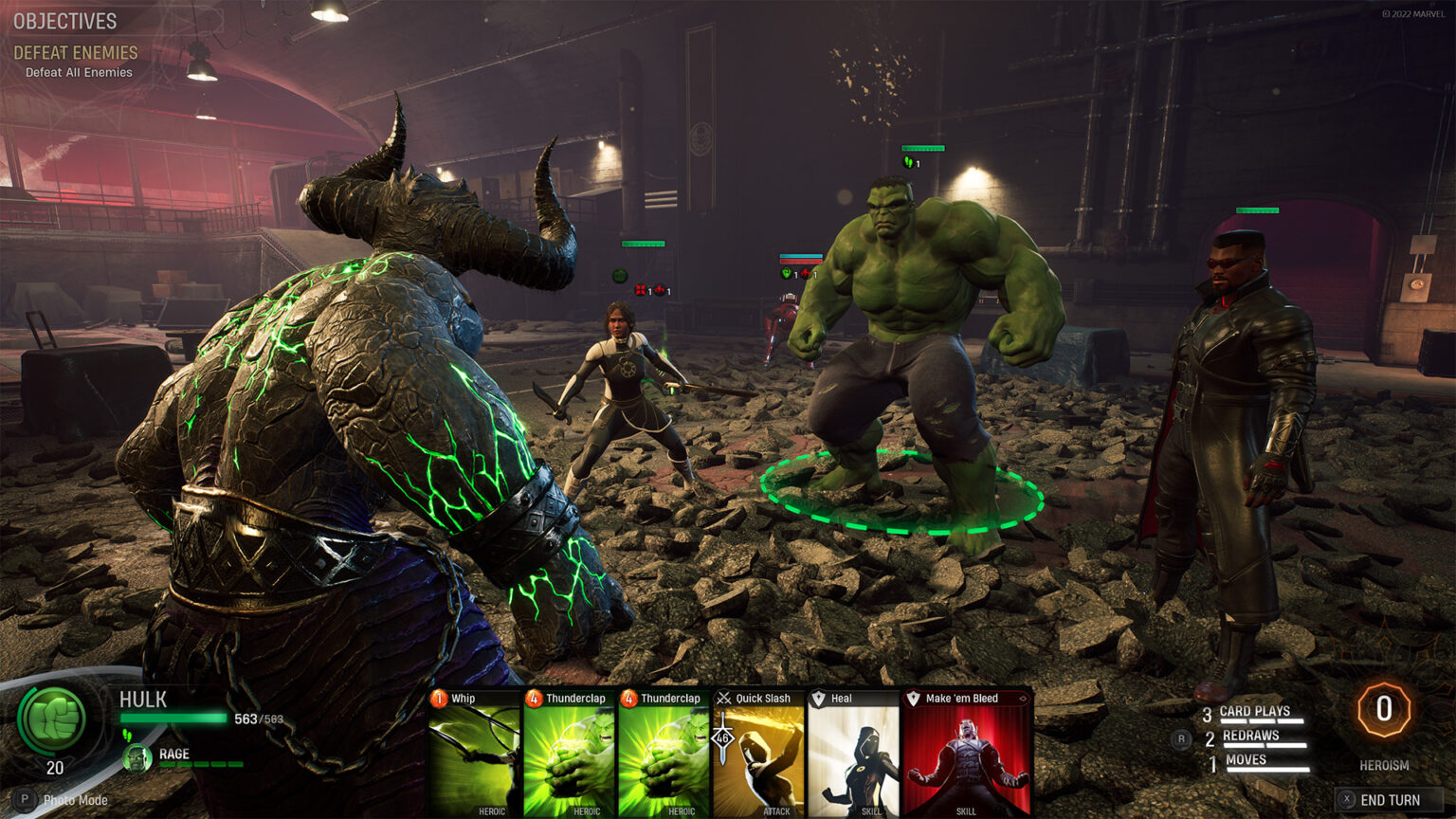Image resolution: width=1456 pixels, height=819 pixels.
Task: Click the R redraw button icon near Redraws
Action: click(1182, 738)
